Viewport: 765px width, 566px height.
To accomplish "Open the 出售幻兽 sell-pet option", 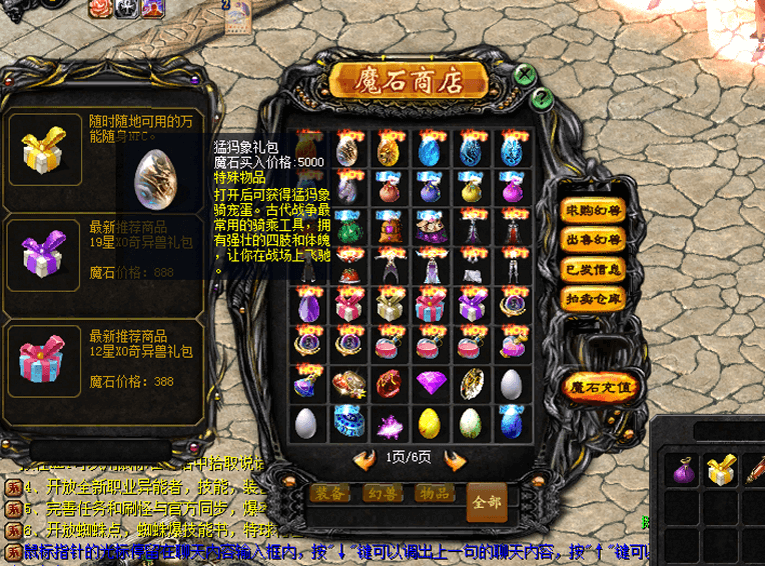I will pyautogui.click(x=594, y=239).
